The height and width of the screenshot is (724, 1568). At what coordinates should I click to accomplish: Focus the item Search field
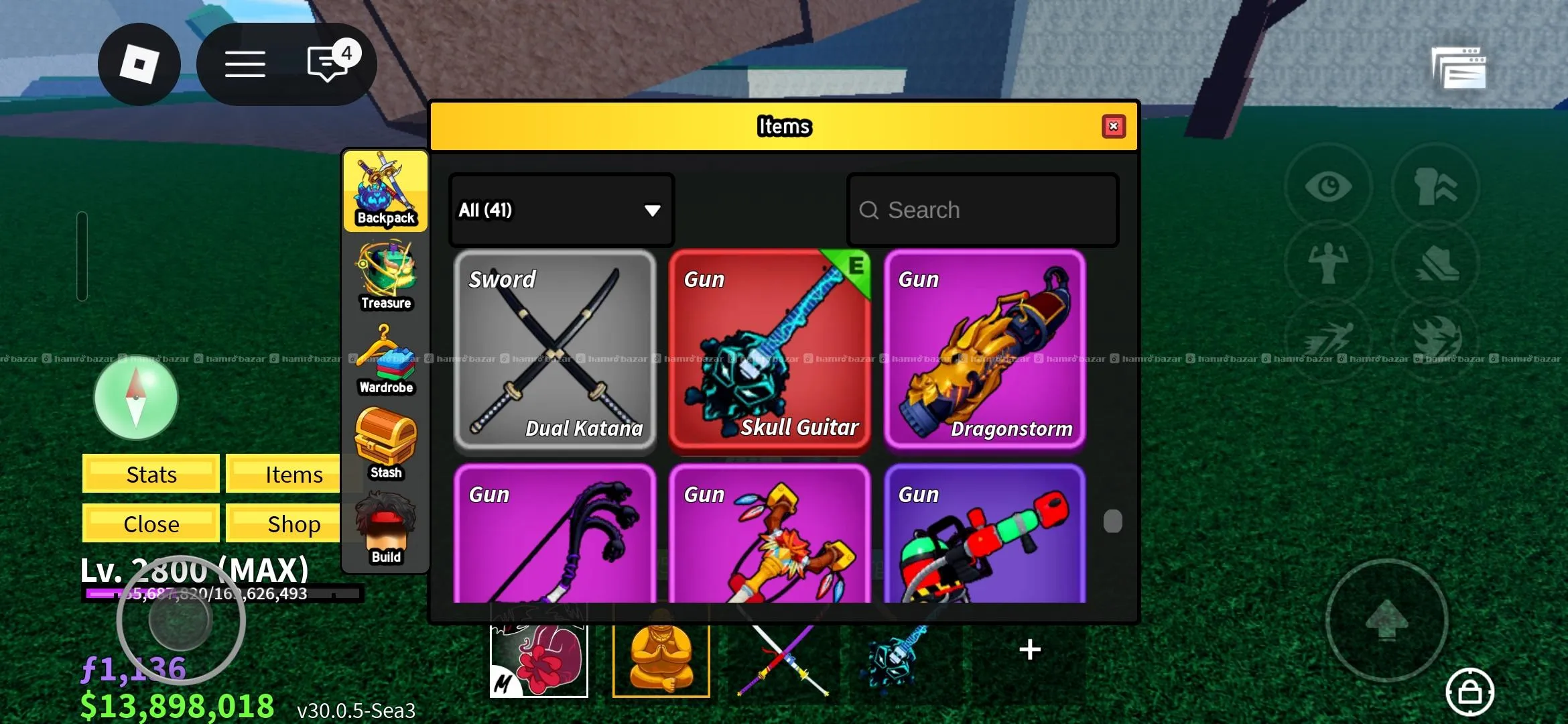coord(982,210)
